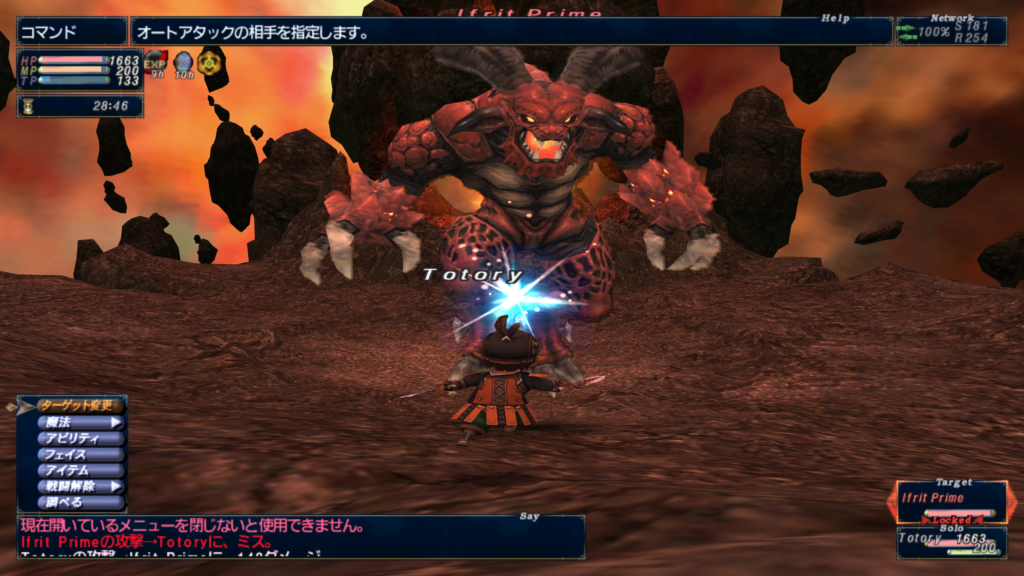Select ターゲット変更 in the command menu
Screen dimensions: 1024x576
(x=78, y=406)
